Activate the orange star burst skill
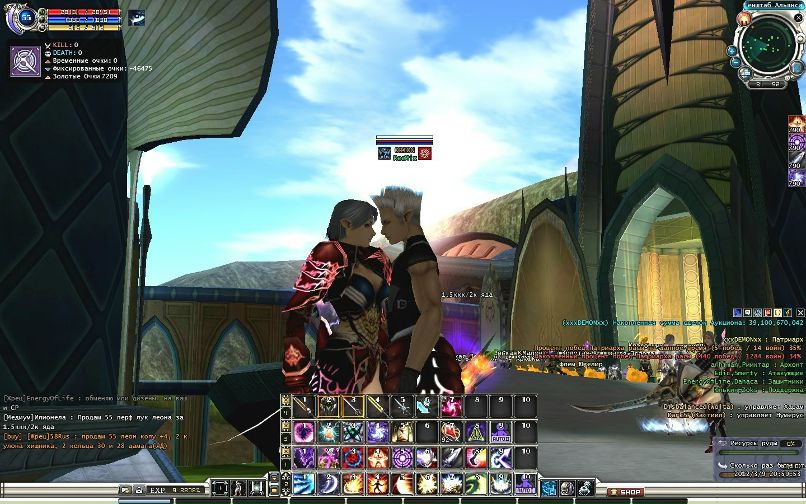Viewport: 806px width, 504px height. pyautogui.click(x=426, y=483)
